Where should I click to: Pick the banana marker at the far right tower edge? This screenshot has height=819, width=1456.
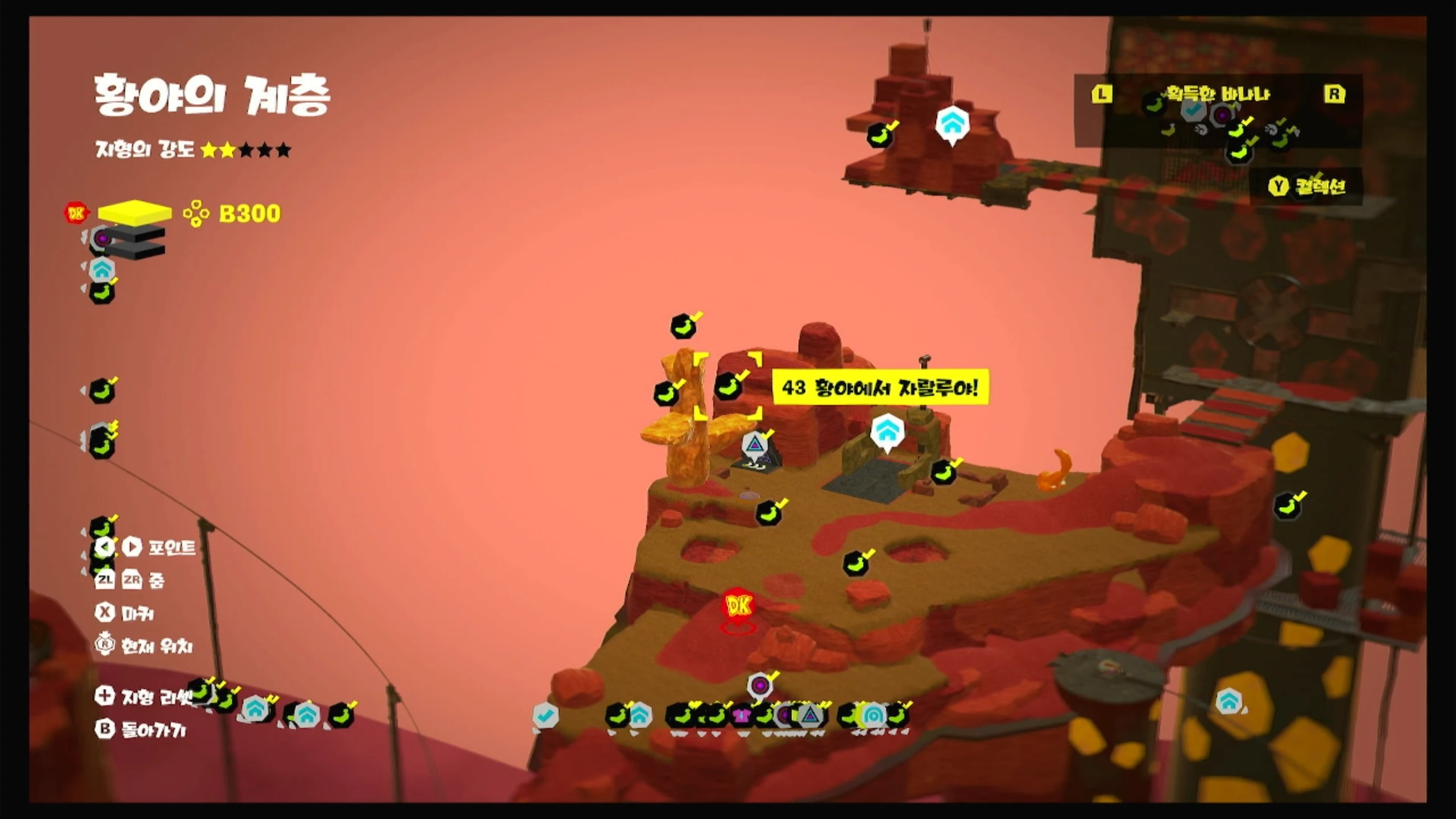tap(1287, 506)
